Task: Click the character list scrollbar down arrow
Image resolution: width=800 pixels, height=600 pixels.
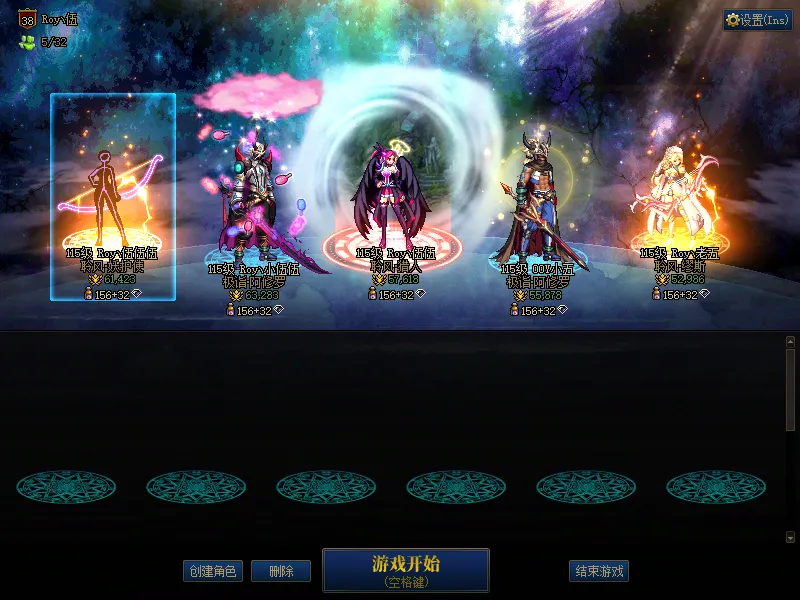Action: pos(790,537)
